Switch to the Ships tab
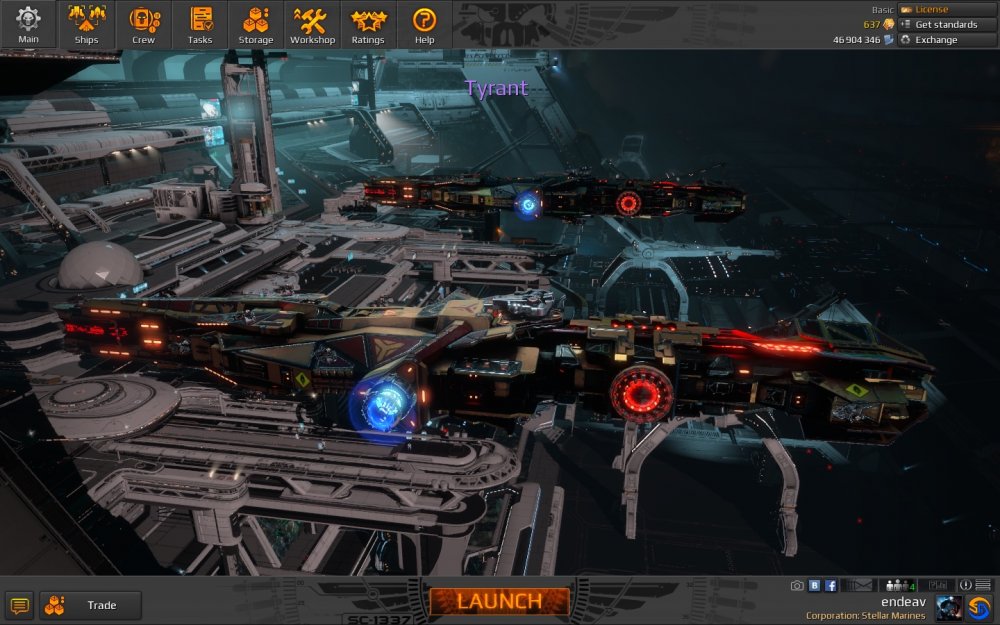1000x625 pixels. pos(86,24)
